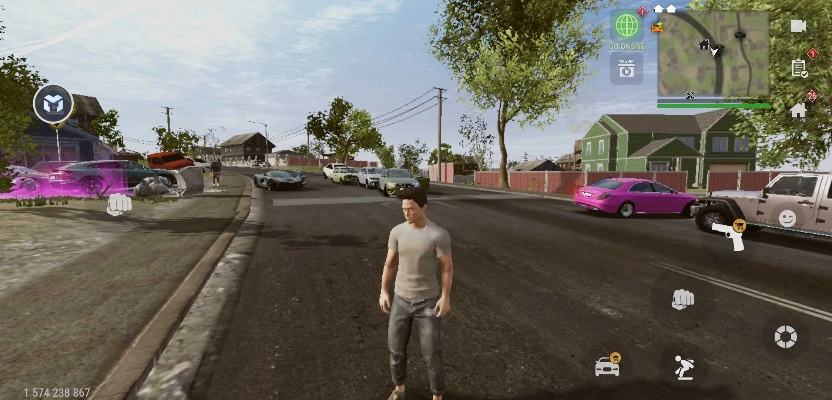Open the car shop icon
The width and height of the screenshot is (832, 400).
pyautogui.click(x=607, y=366)
